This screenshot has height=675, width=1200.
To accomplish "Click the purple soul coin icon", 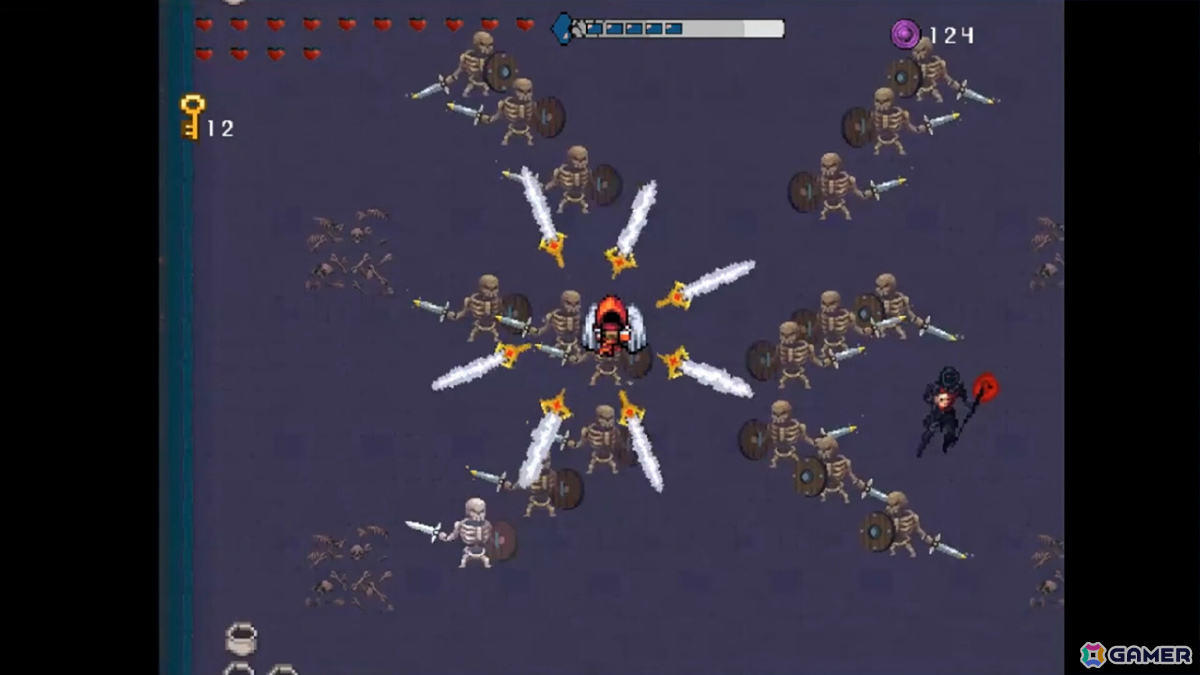I will (x=905, y=35).
